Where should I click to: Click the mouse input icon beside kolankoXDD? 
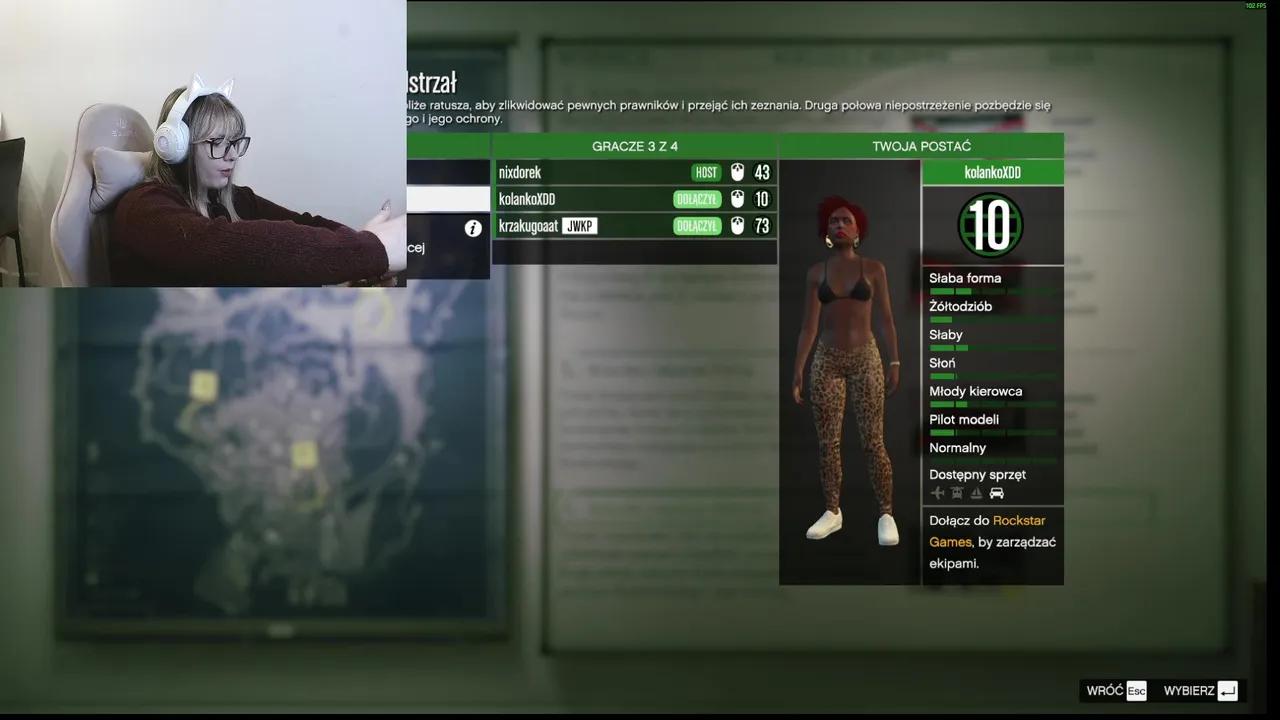coord(737,199)
